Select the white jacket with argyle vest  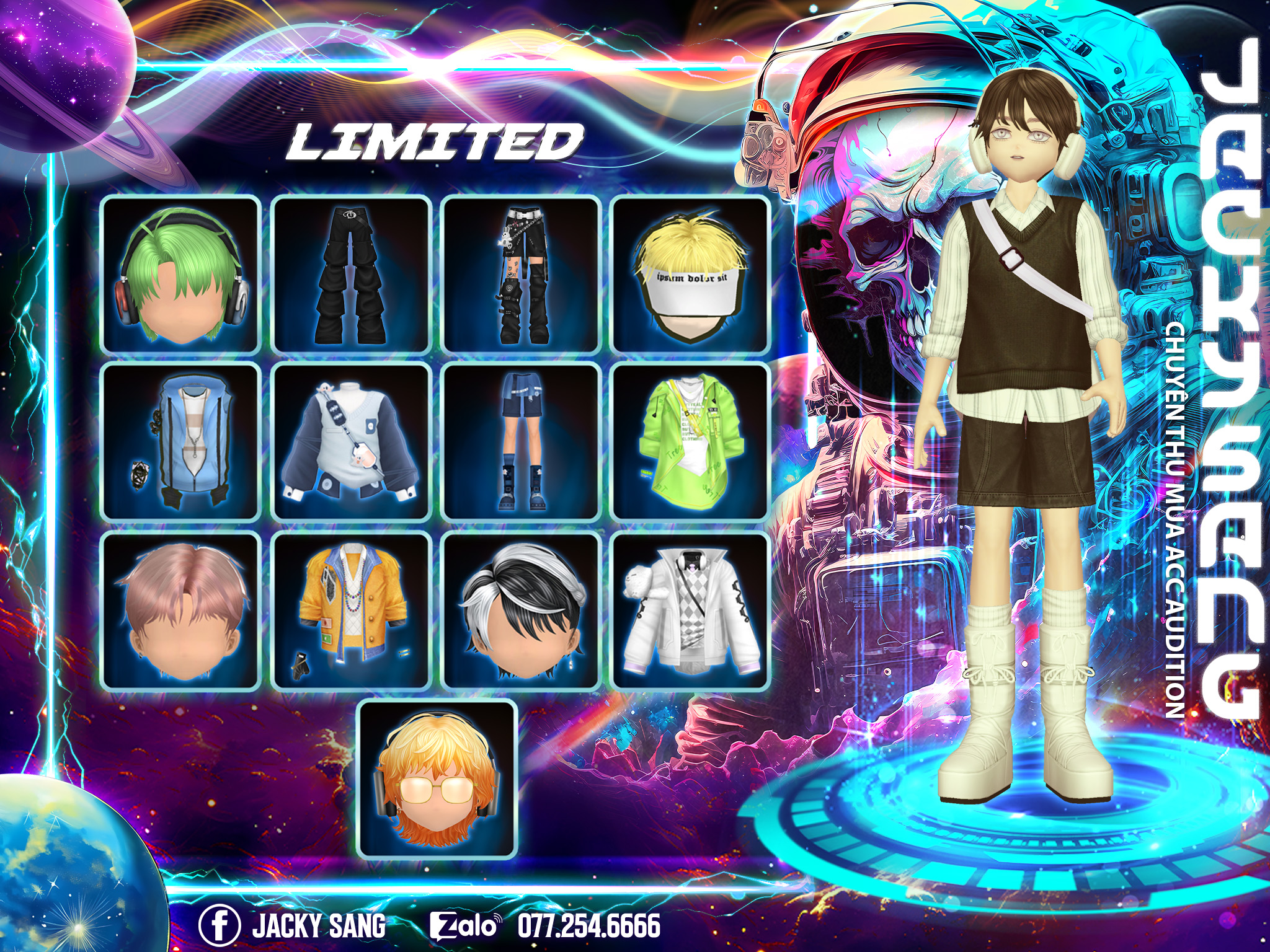pyautogui.click(x=690, y=610)
